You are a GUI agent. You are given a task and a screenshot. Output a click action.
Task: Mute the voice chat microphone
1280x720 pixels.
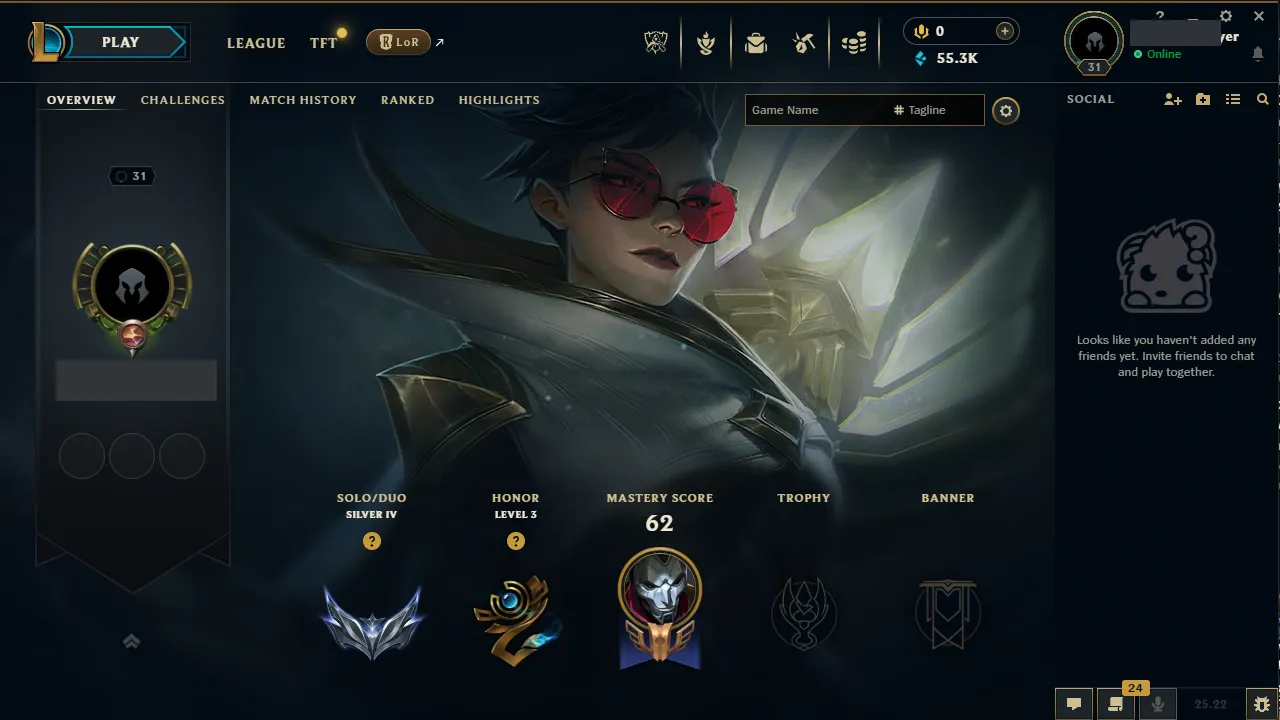pos(1157,704)
